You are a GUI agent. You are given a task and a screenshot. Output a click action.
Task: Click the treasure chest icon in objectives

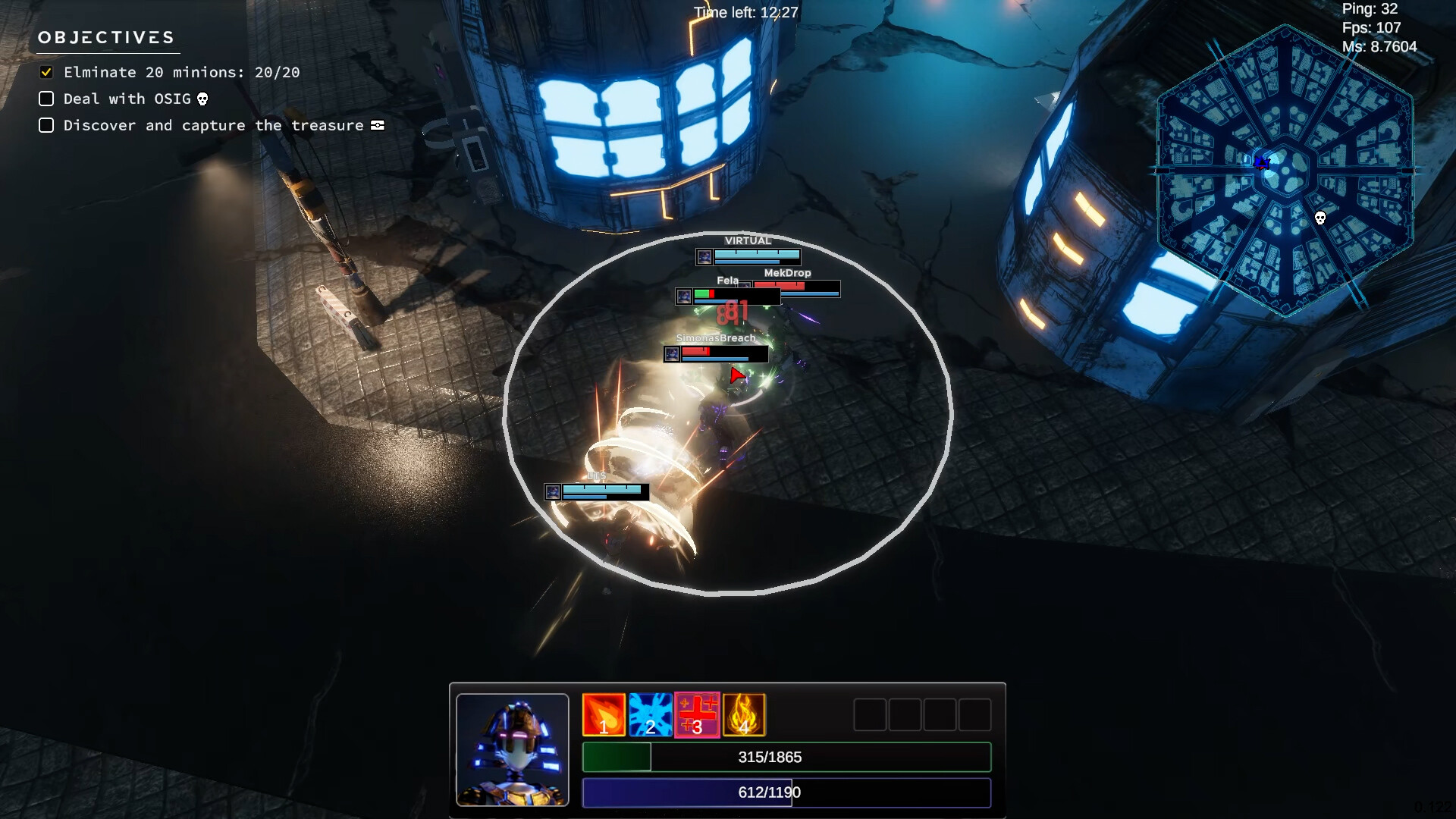[x=377, y=125]
